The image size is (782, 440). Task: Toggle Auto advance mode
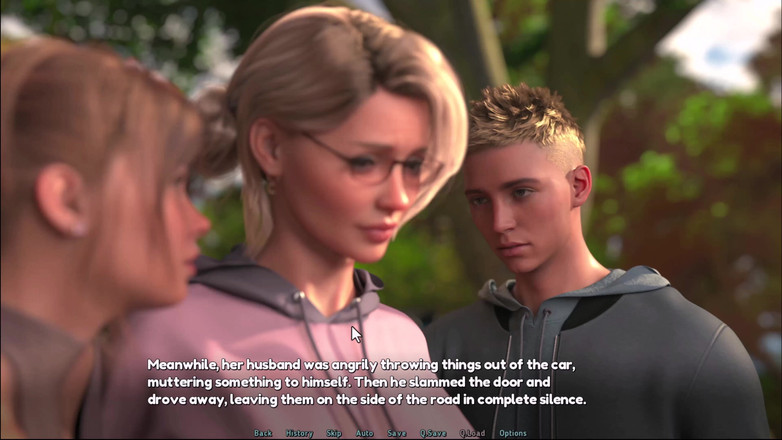pos(365,433)
